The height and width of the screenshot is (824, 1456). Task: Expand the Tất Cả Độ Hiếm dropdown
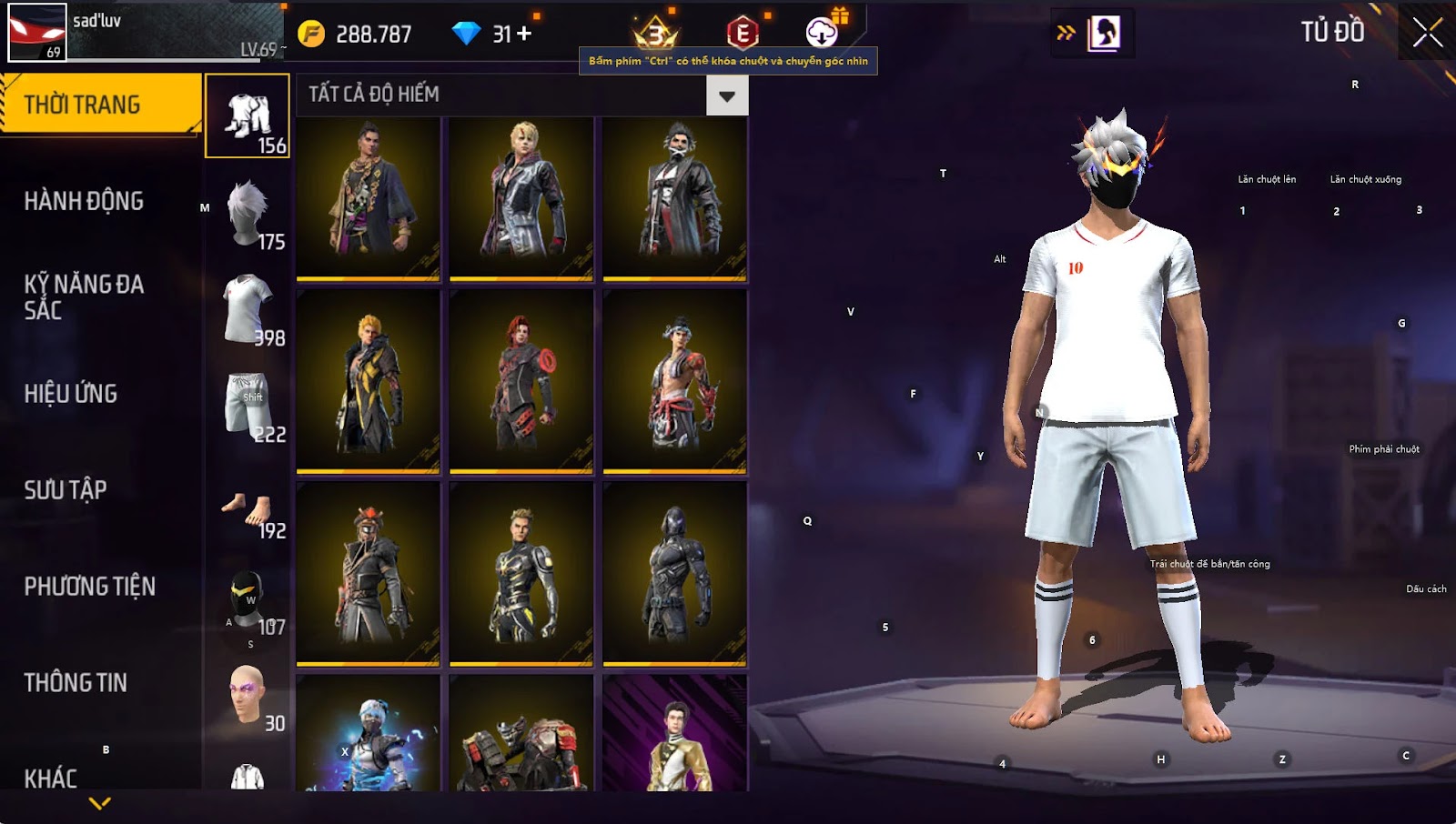726,95
